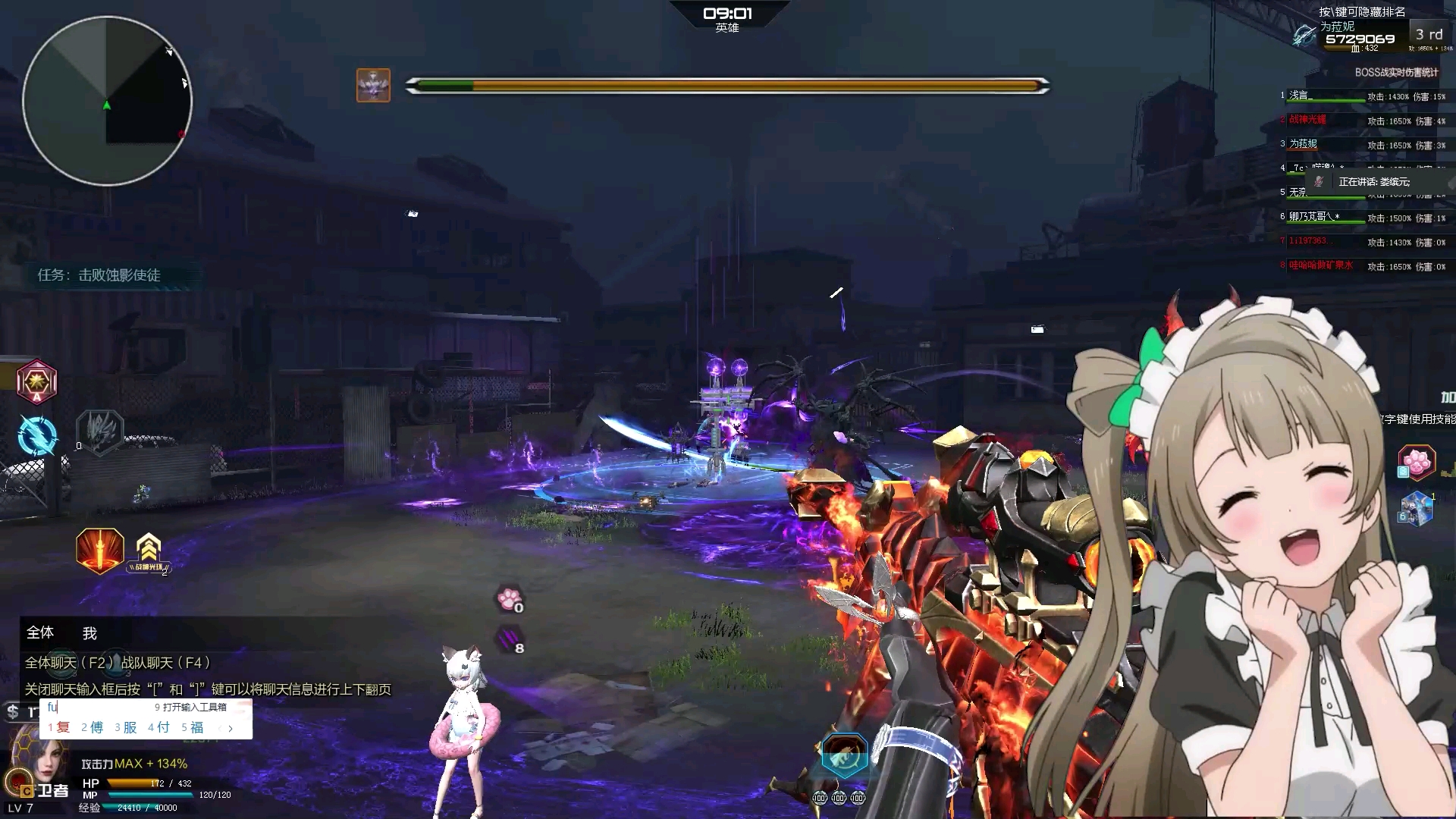
Task: Click the boss health progress bar
Action: [x=728, y=86]
